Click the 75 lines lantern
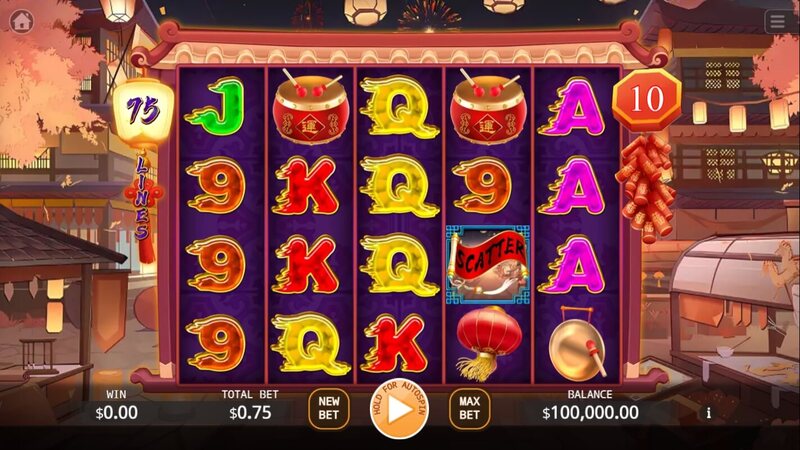This screenshot has width=800, height=450. point(143,112)
